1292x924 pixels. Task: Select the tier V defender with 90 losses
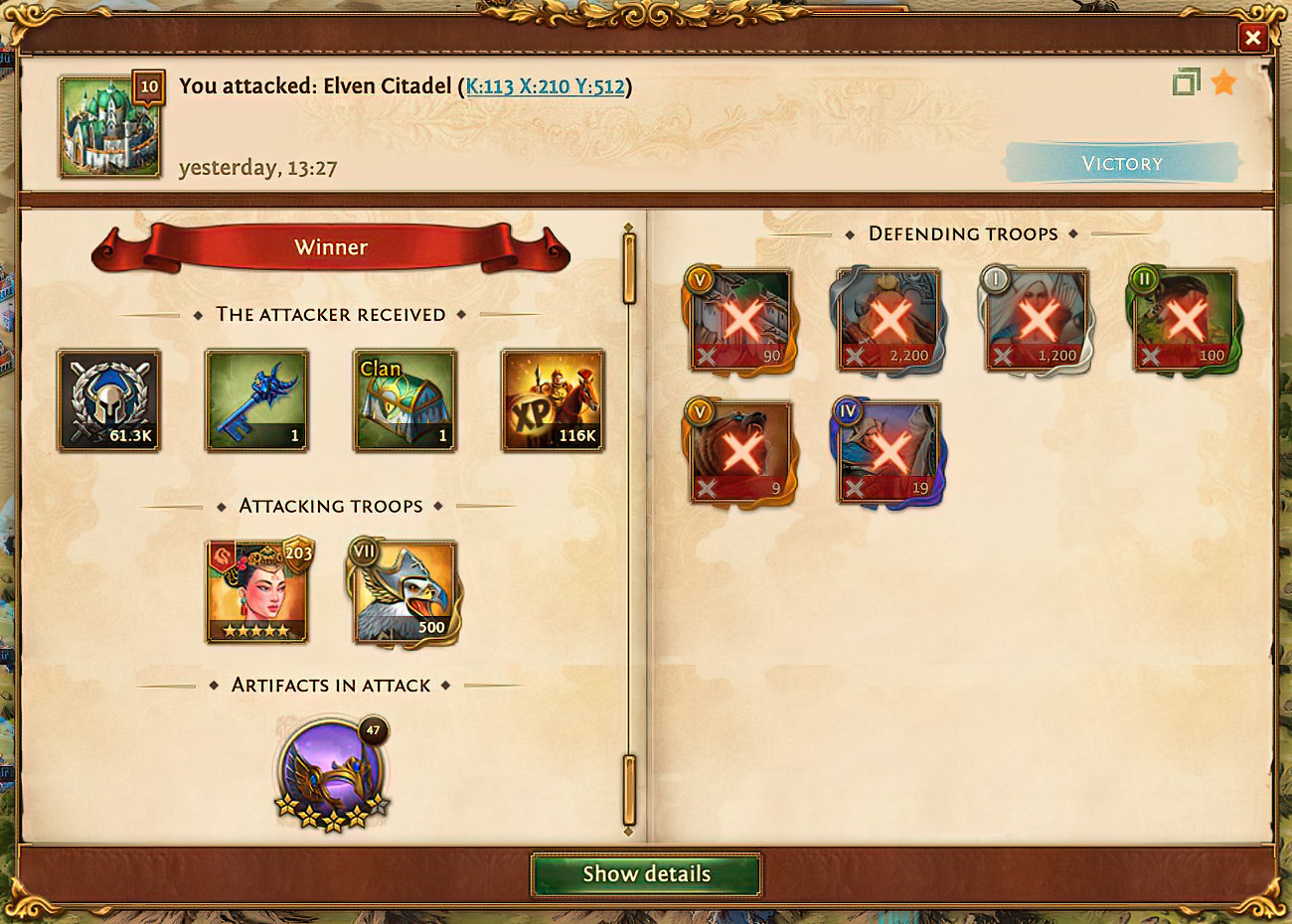pos(740,320)
